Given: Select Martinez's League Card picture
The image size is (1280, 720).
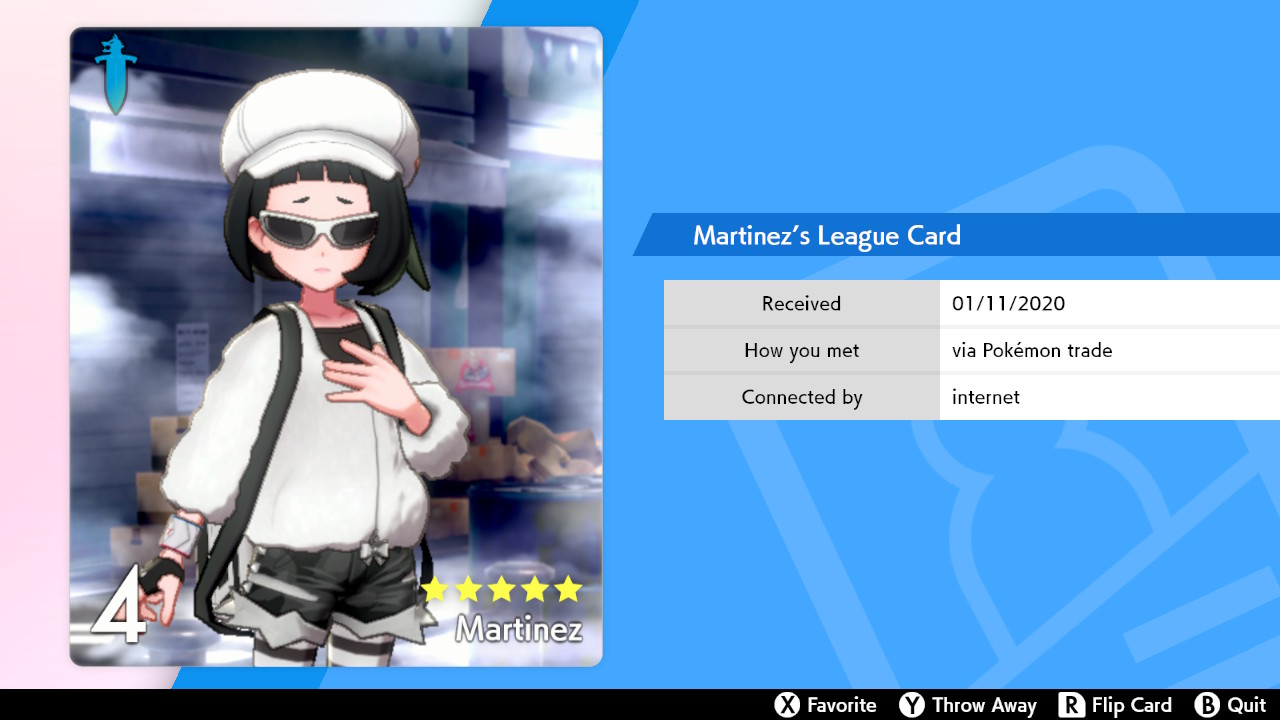Looking at the screenshot, I should pyautogui.click(x=336, y=346).
